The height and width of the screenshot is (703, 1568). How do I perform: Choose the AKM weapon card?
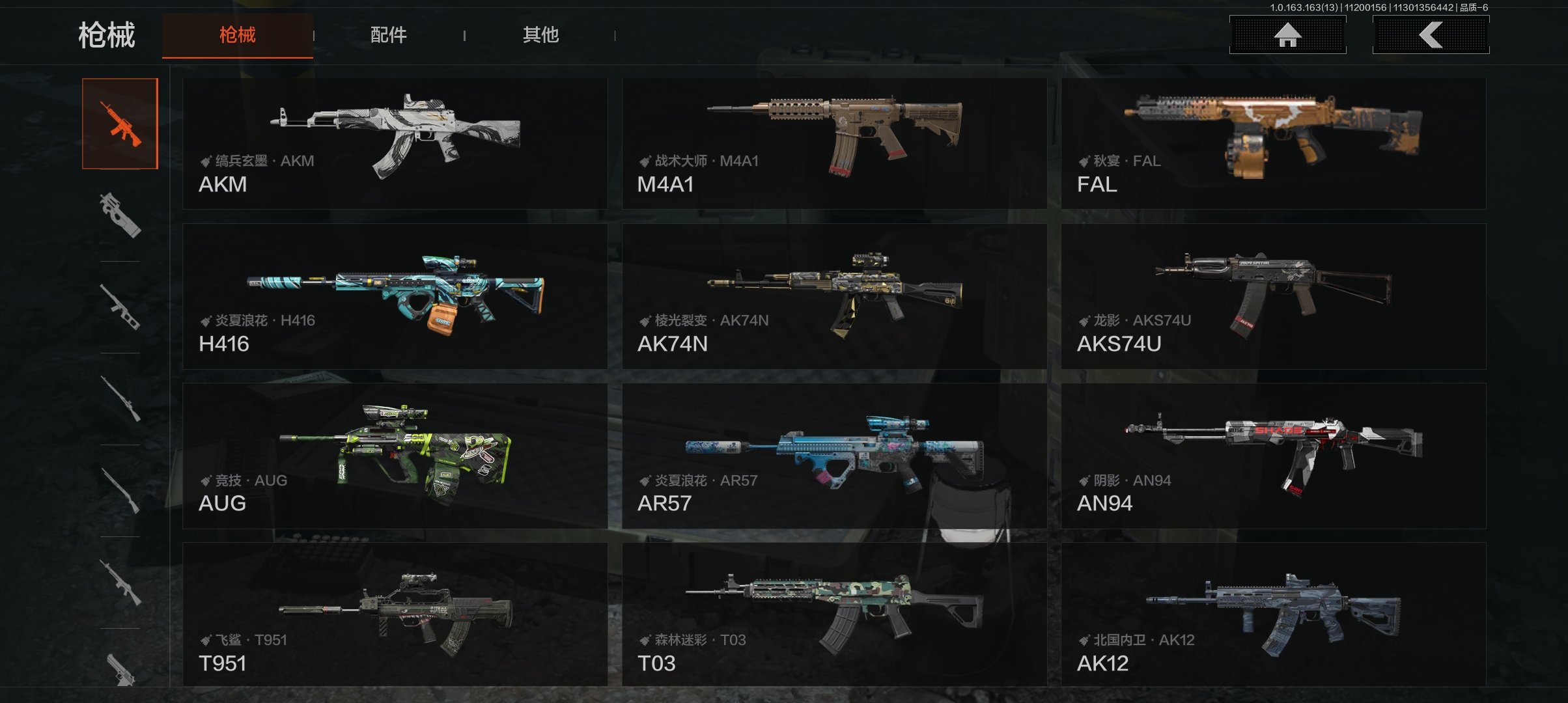pos(395,144)
